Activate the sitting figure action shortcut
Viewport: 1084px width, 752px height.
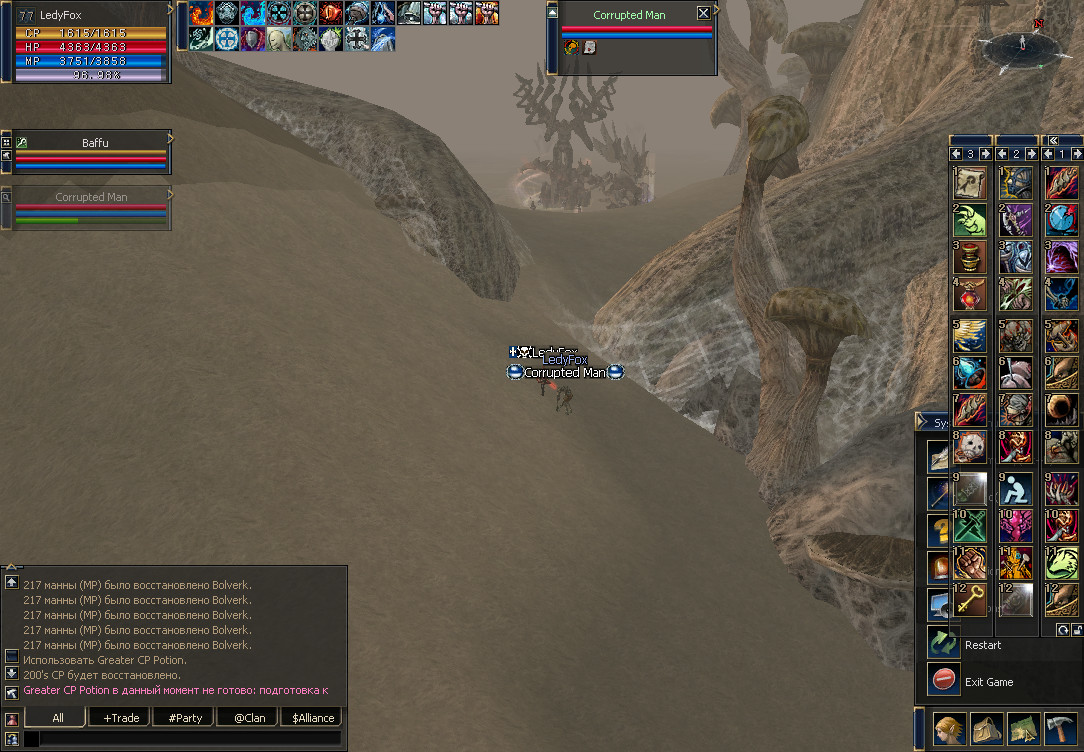[x=1016, y=488]
